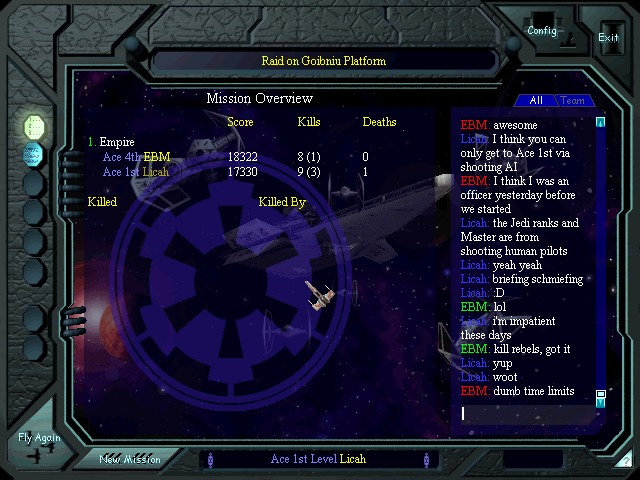
Task: Click Fly Again to replay mission
Action: click(x=39, y=438)
